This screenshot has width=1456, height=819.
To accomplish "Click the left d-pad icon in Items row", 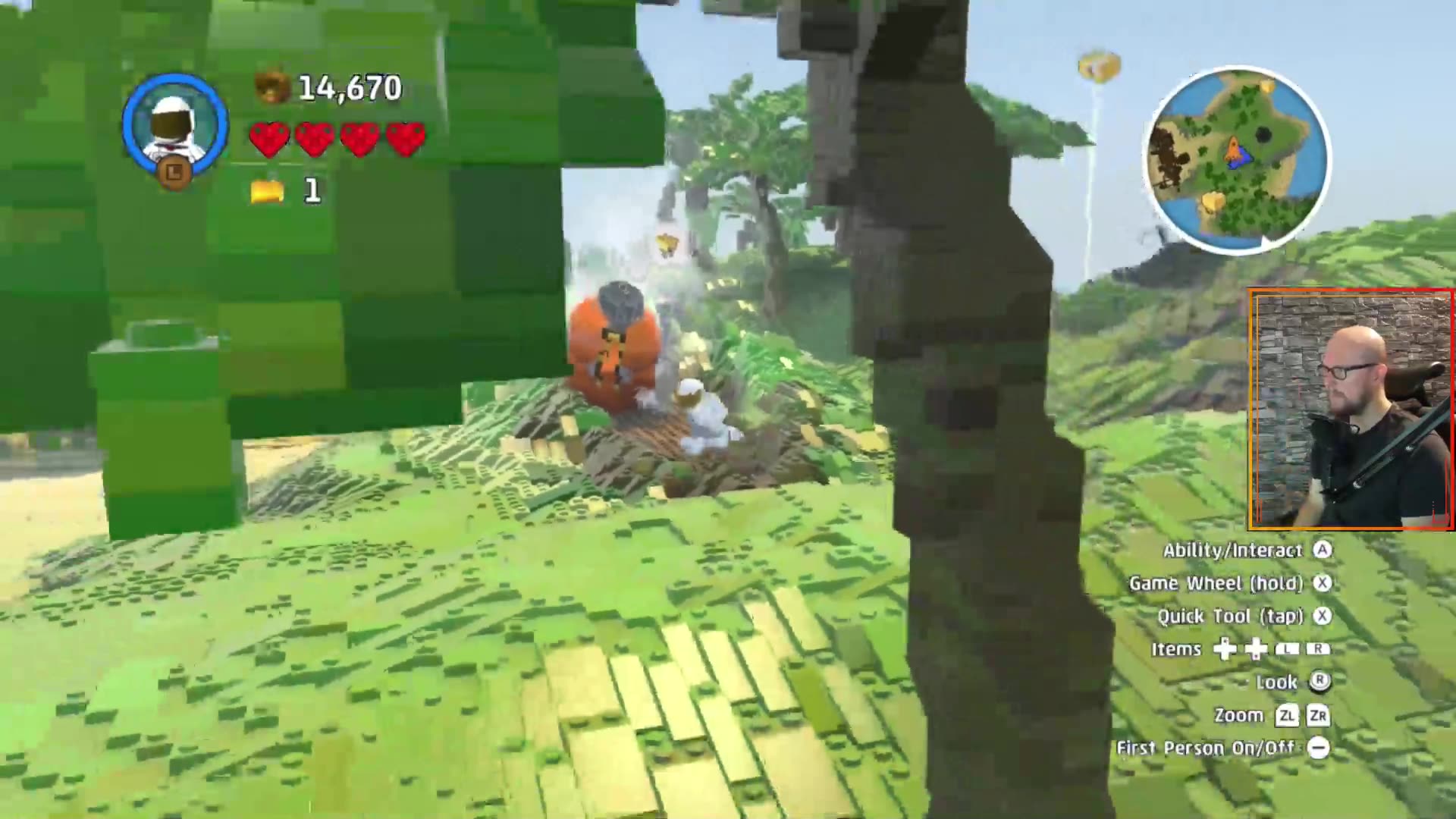I will coord(1224,649).
